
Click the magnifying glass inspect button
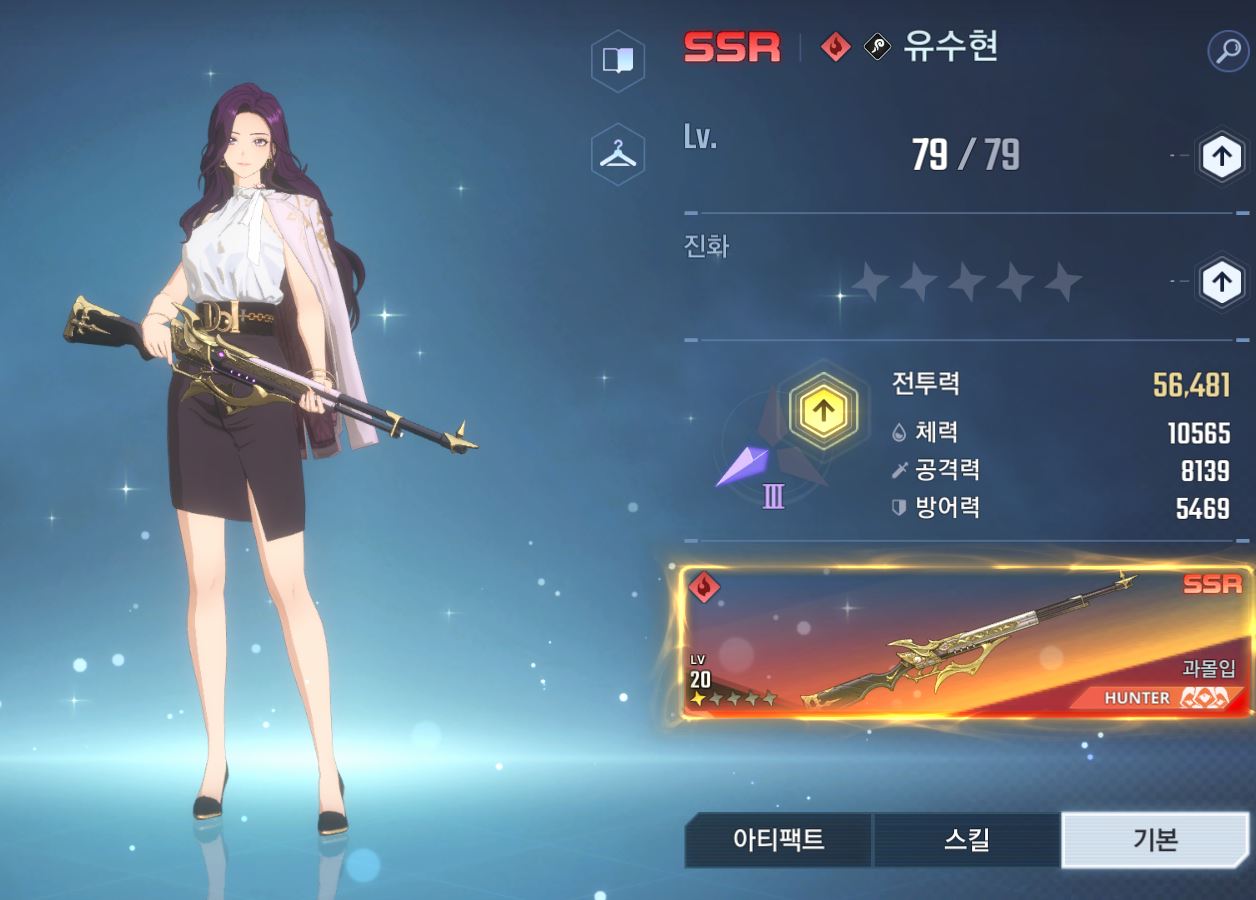1227,50
